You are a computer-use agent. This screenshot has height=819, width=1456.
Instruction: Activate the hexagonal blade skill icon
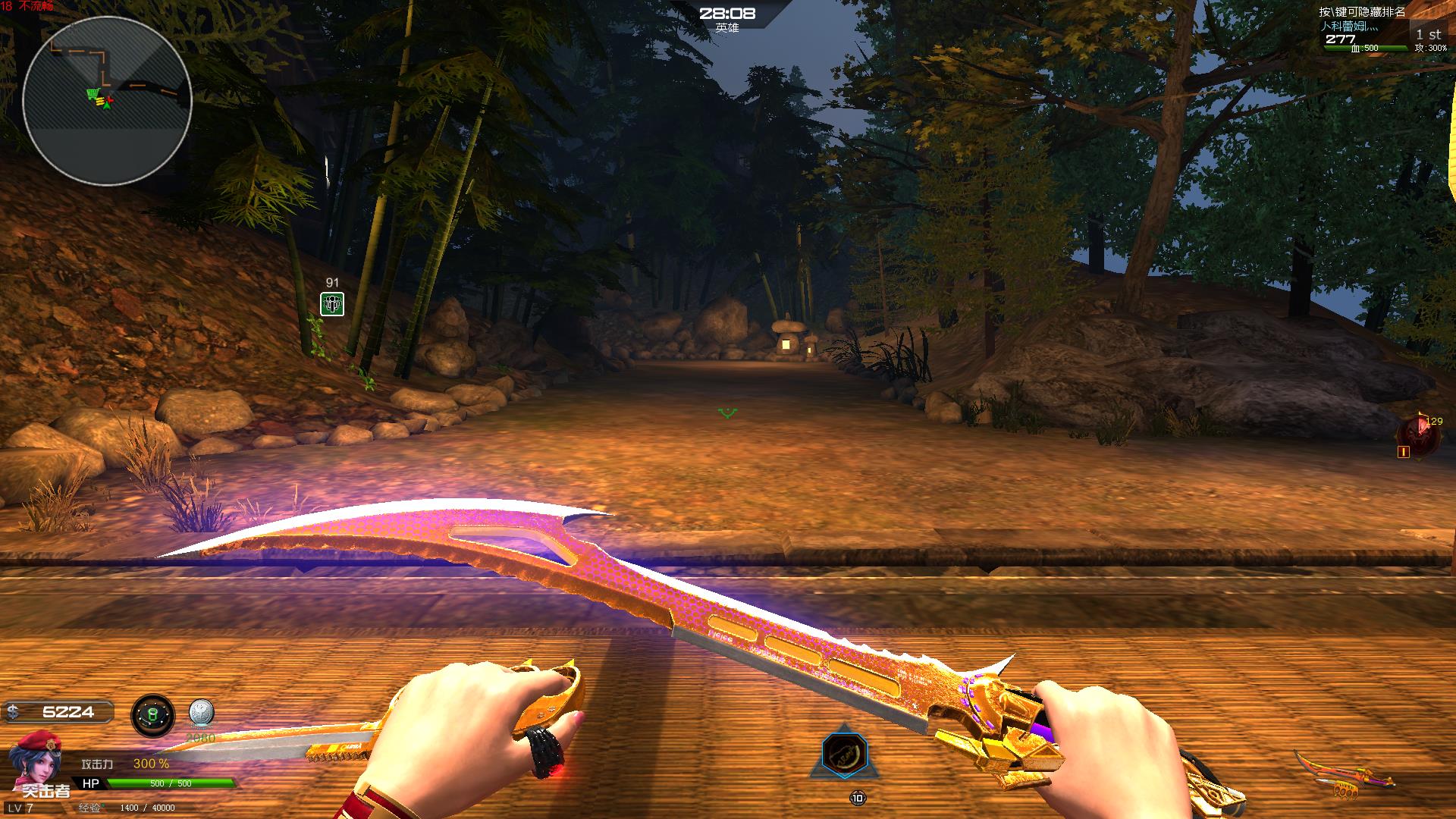coord(843,753)
